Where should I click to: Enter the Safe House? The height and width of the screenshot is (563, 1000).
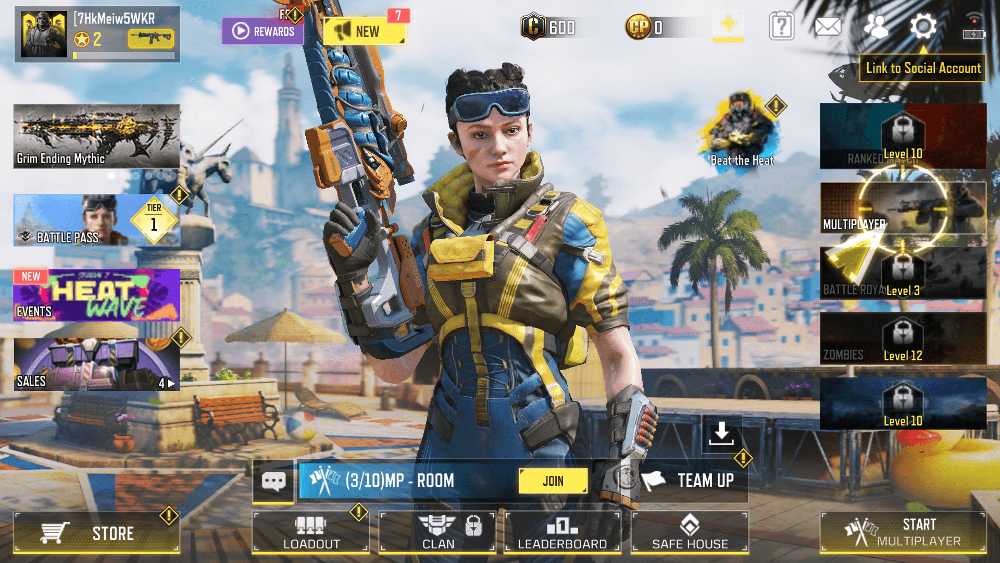pyautogui.click(x=689, y=533)
